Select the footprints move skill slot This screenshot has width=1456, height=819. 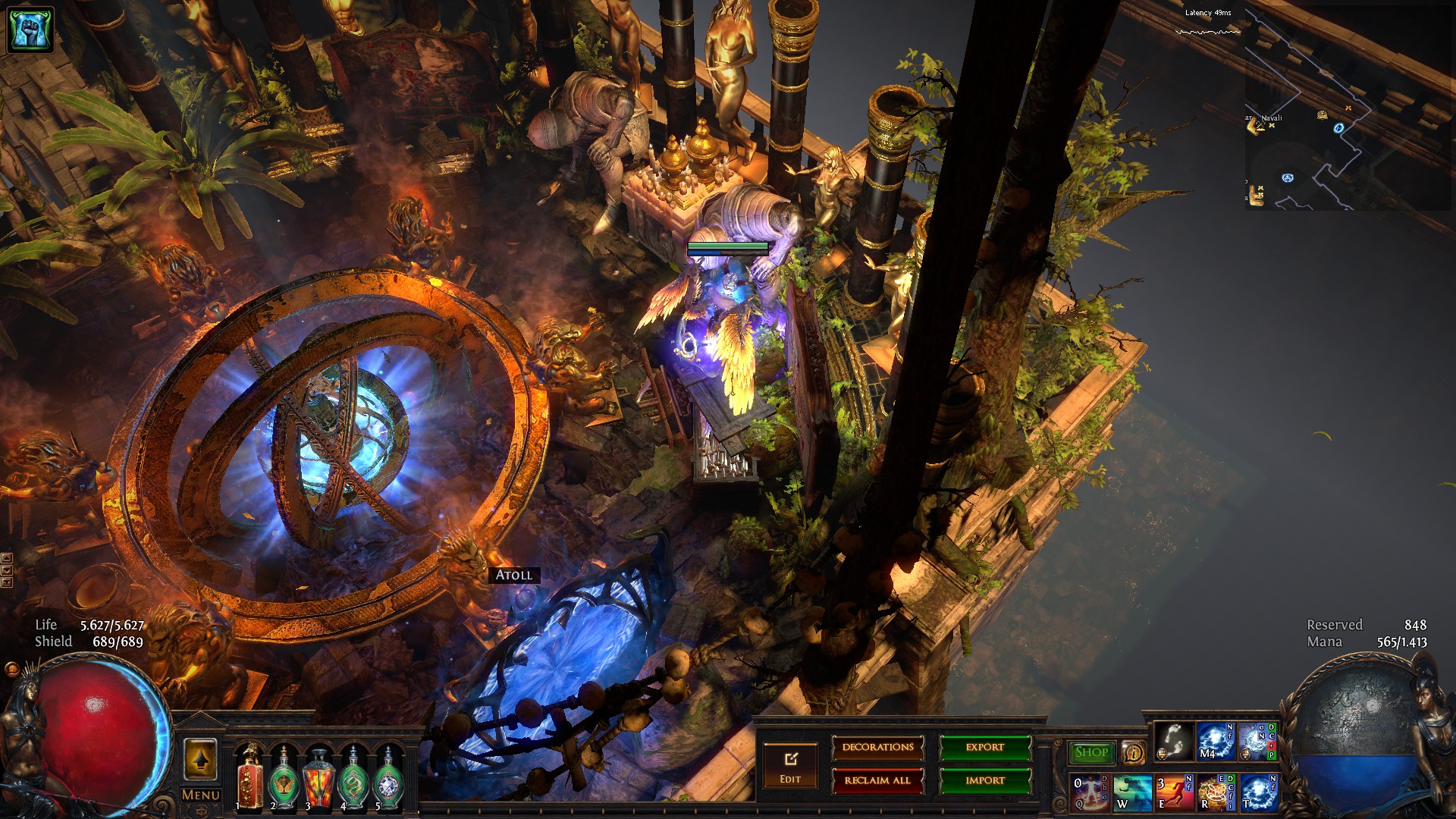tap(1173, 742)
